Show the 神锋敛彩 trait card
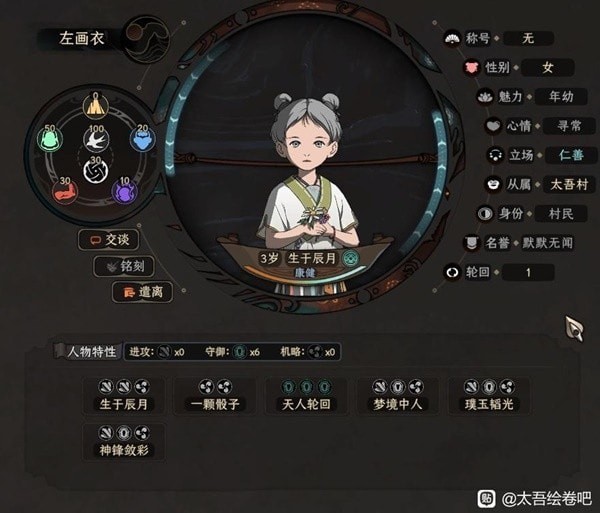The height and width of the screenshot is (513, 600). tap(124, 442)
